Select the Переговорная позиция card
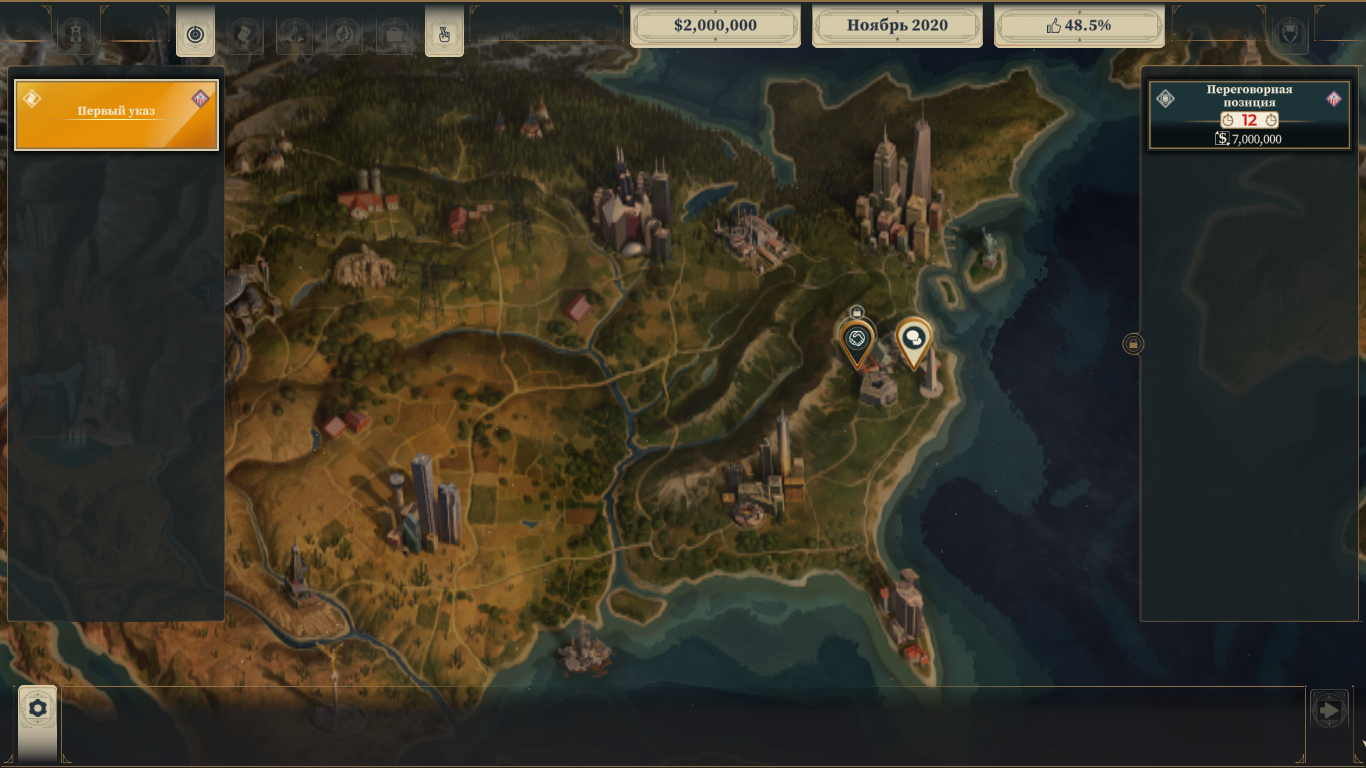The height and width of the screenshot is (768, 1366). 1249,115
